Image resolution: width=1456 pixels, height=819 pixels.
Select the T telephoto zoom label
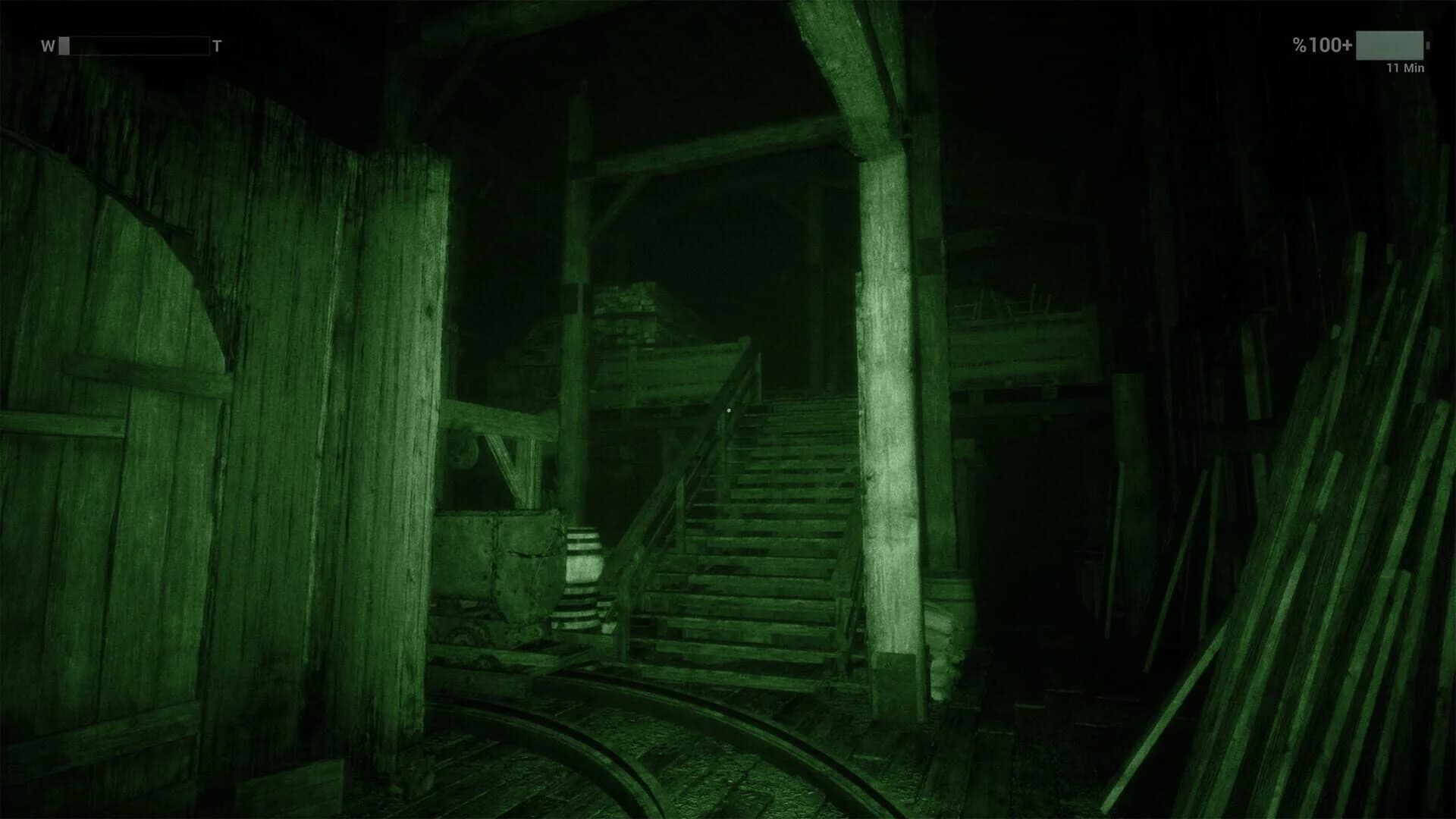coord(218,44)
